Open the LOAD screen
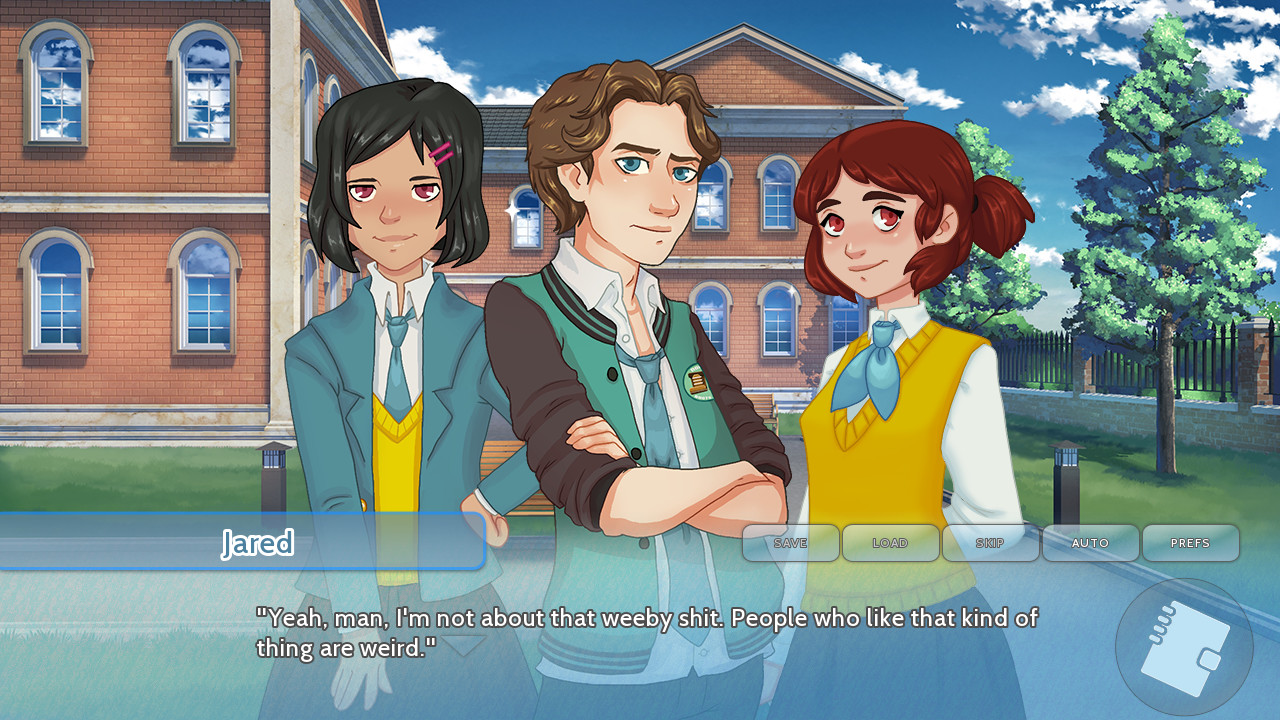The image size is (1280, 720). coord(890,543)
